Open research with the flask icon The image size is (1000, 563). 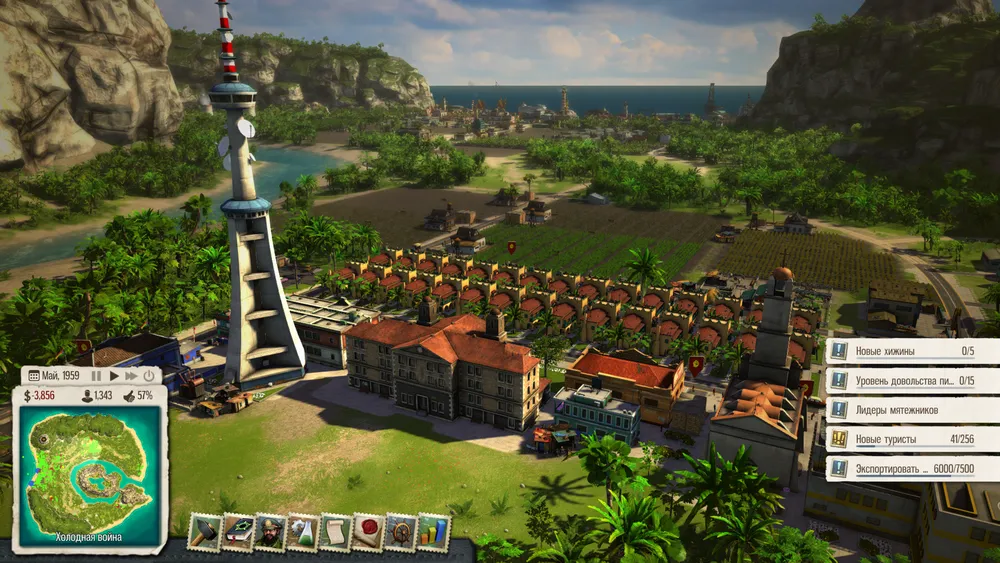[303, 531]
